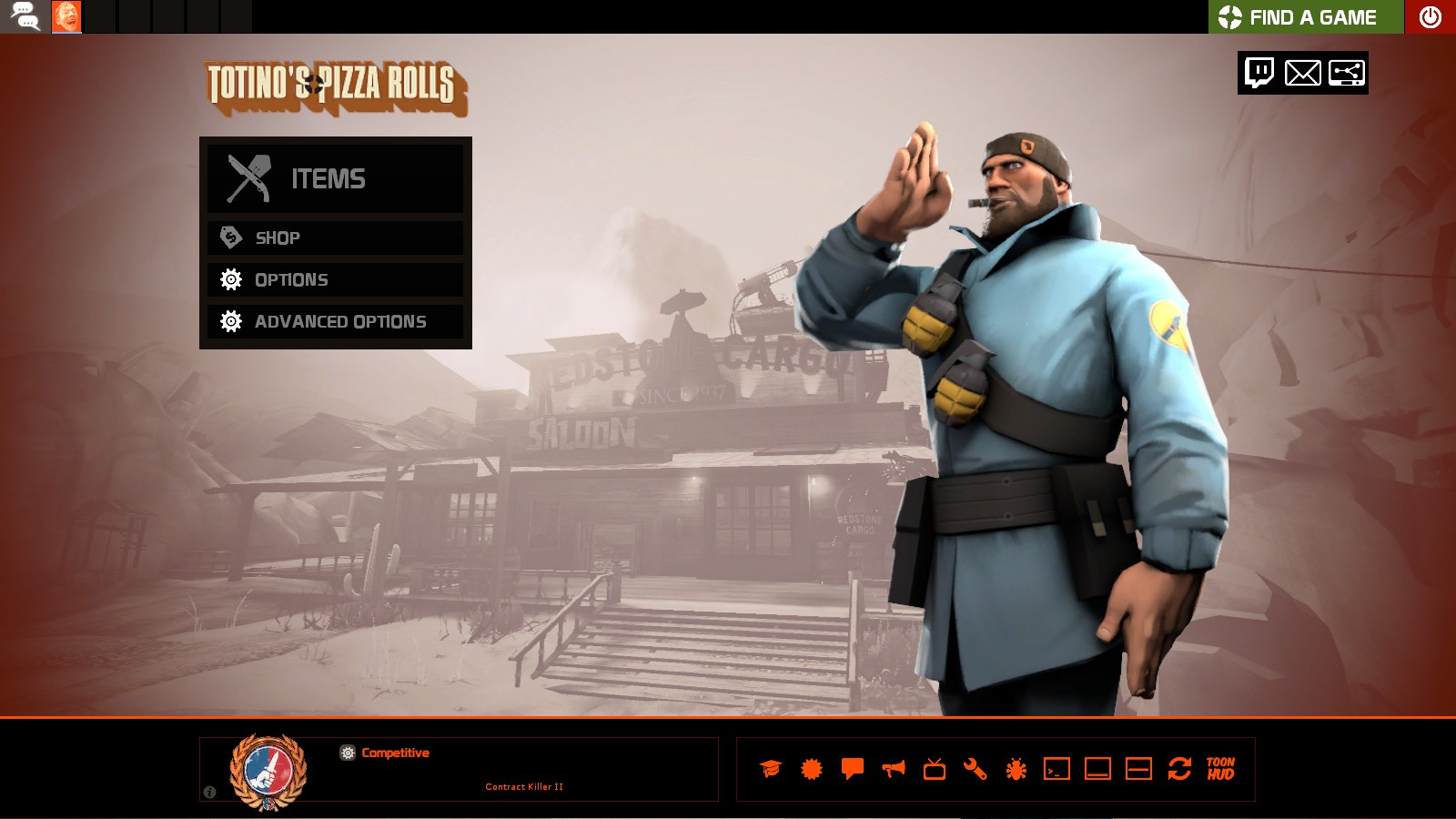Screen dimensions: 1456x819
Task: Click the info circle near the rank medal
Action: tap(210, 793)
